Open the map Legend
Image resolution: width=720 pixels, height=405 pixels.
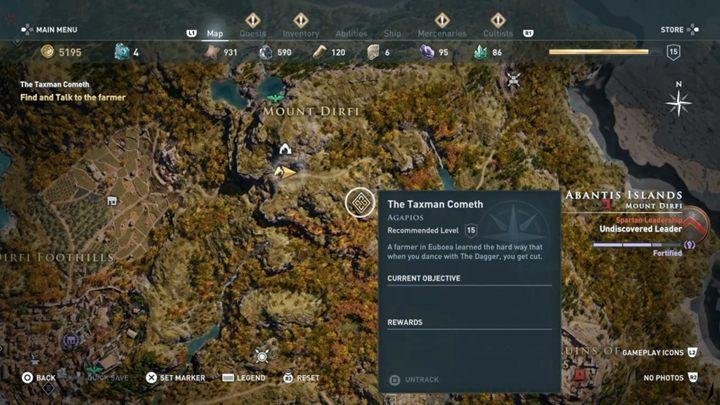pos(244,378)
